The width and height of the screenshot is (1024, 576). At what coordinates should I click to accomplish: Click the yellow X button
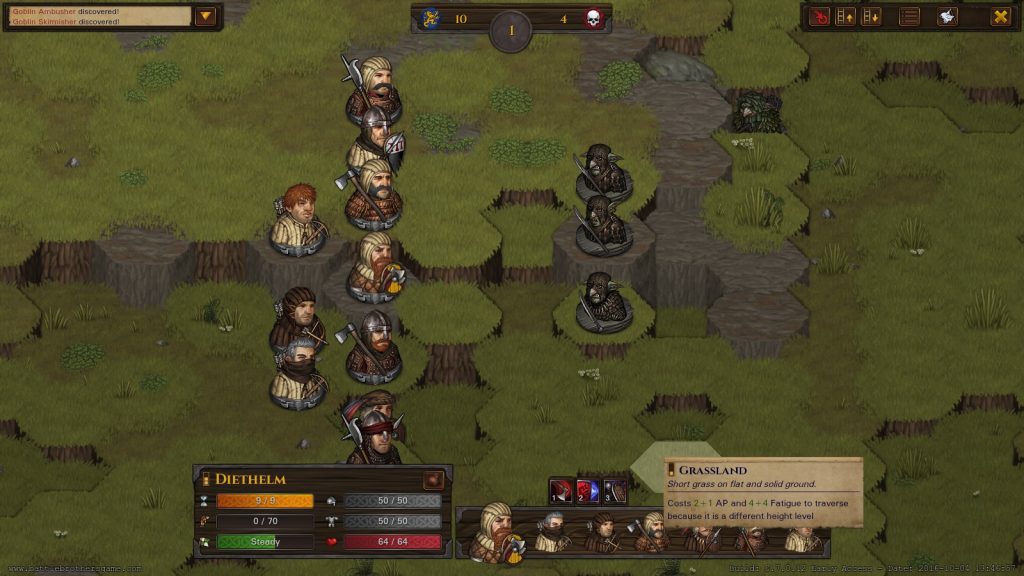click(x=999, y=16)
